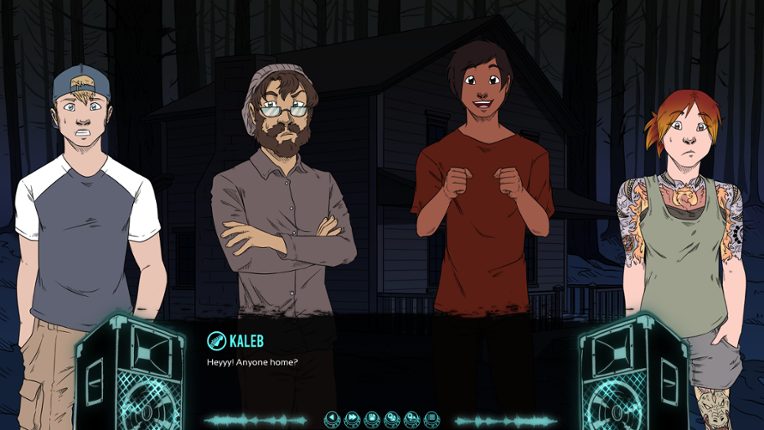Image resolution: width=764 pixels, height=430 pixels.
Task: Activate the fast-forward skip button
Action: click(352, 418)
